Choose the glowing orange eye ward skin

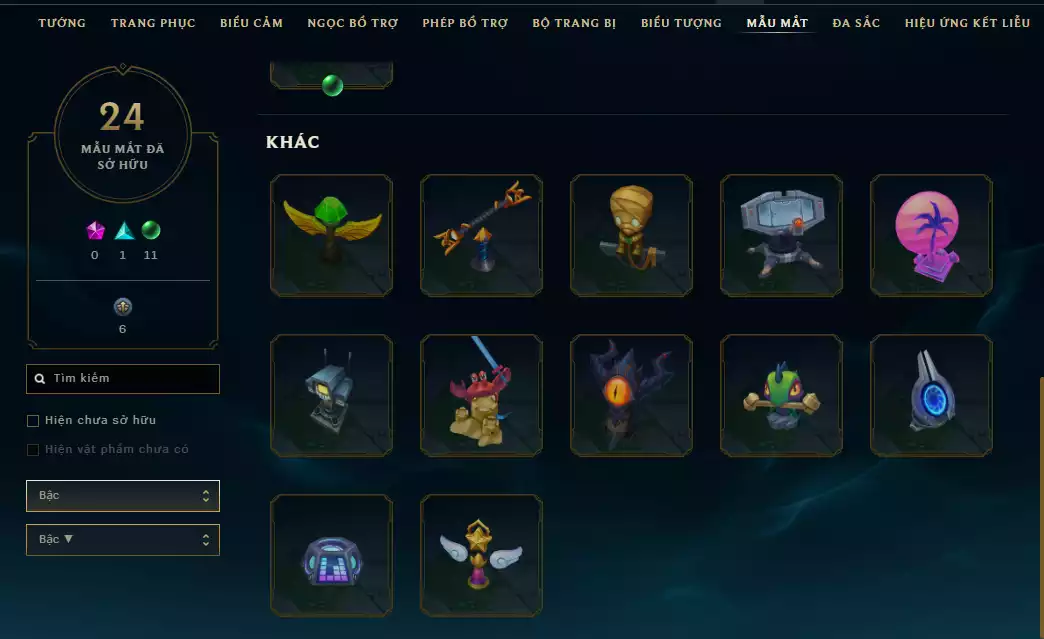tap(631, 395)
